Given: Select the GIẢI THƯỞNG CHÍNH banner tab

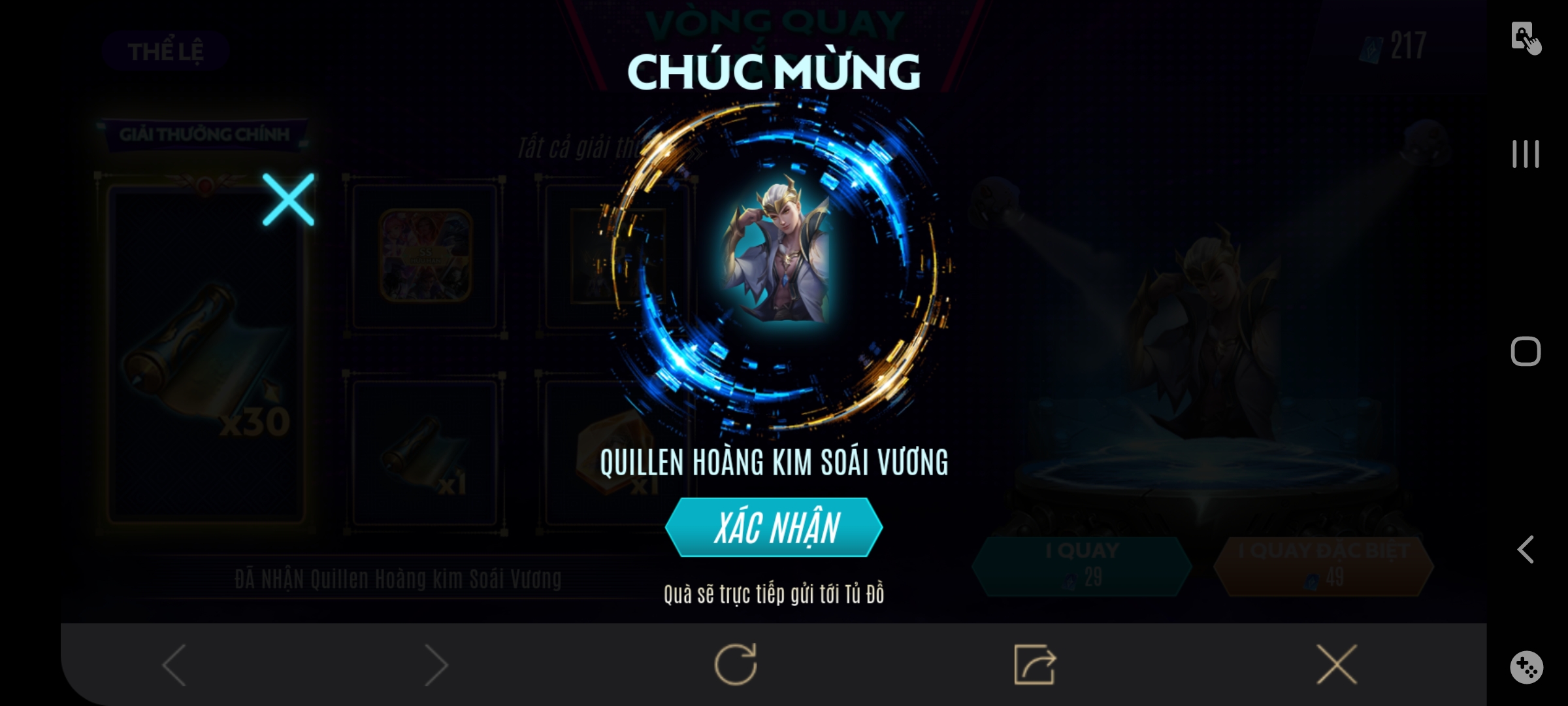Looking at the screenshot, I should pos(204,134).
